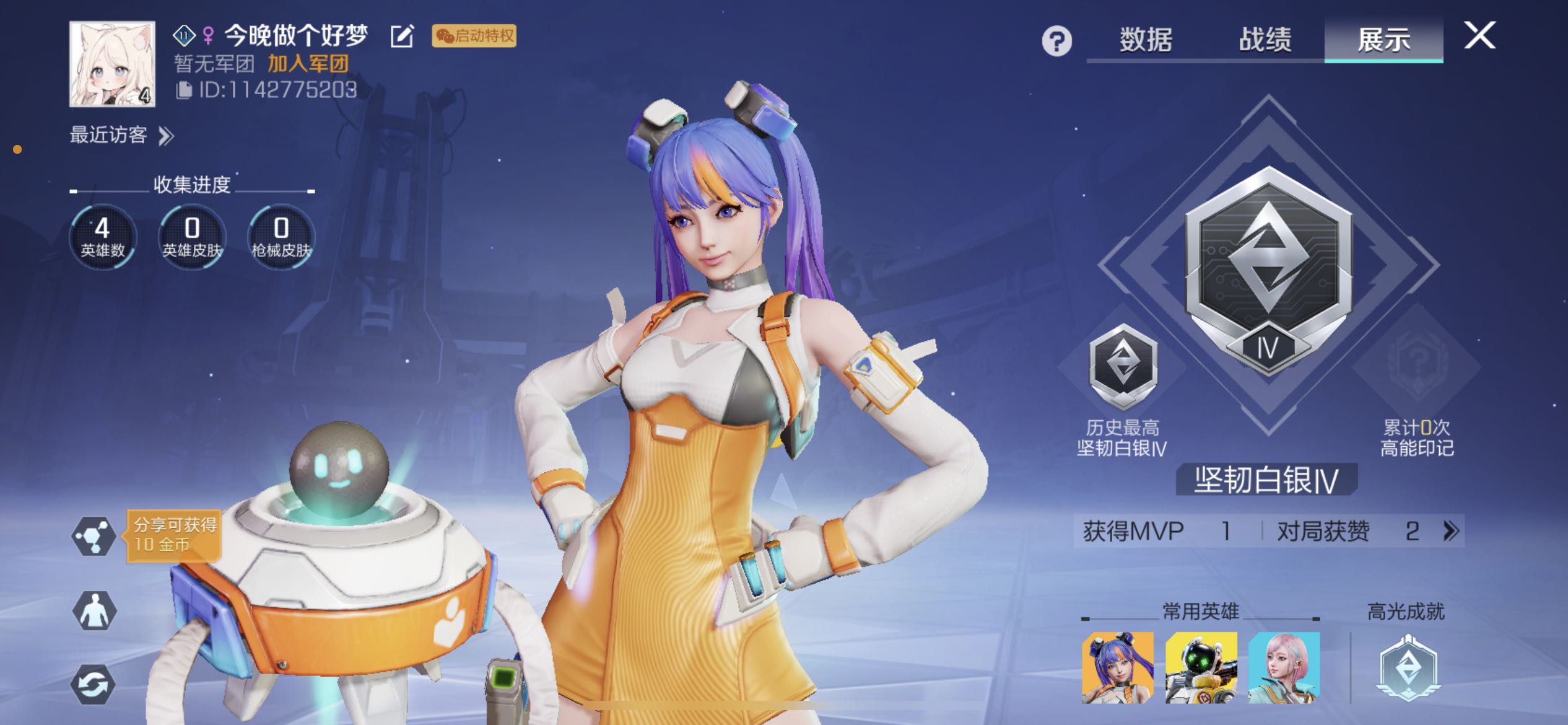Open the cat-girl player avatar
1568x725 pixels.
click(x=112, y=64)
